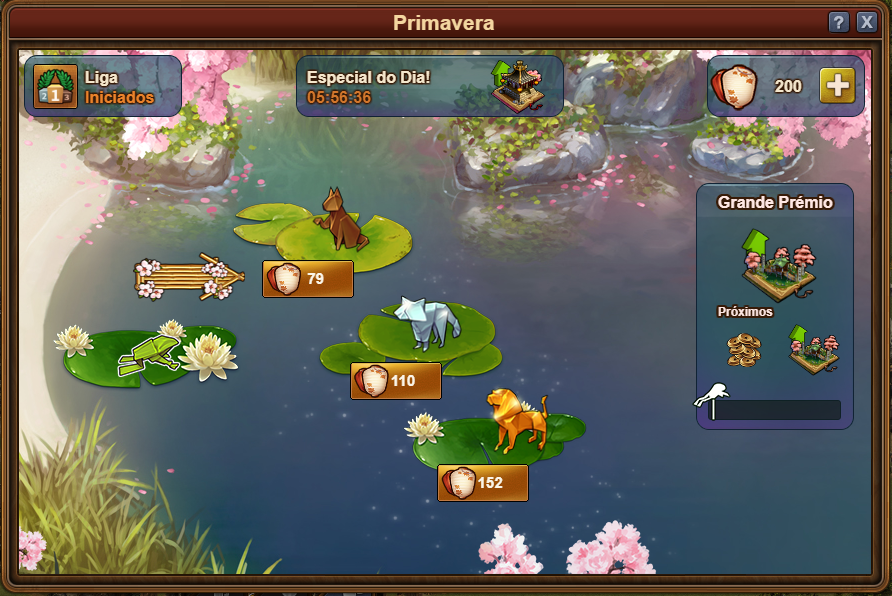Image resolution: width=892 pixels, height=596 pixels.
Task: Inspect the upcoming gold coins reward
Action: point(743,350)
